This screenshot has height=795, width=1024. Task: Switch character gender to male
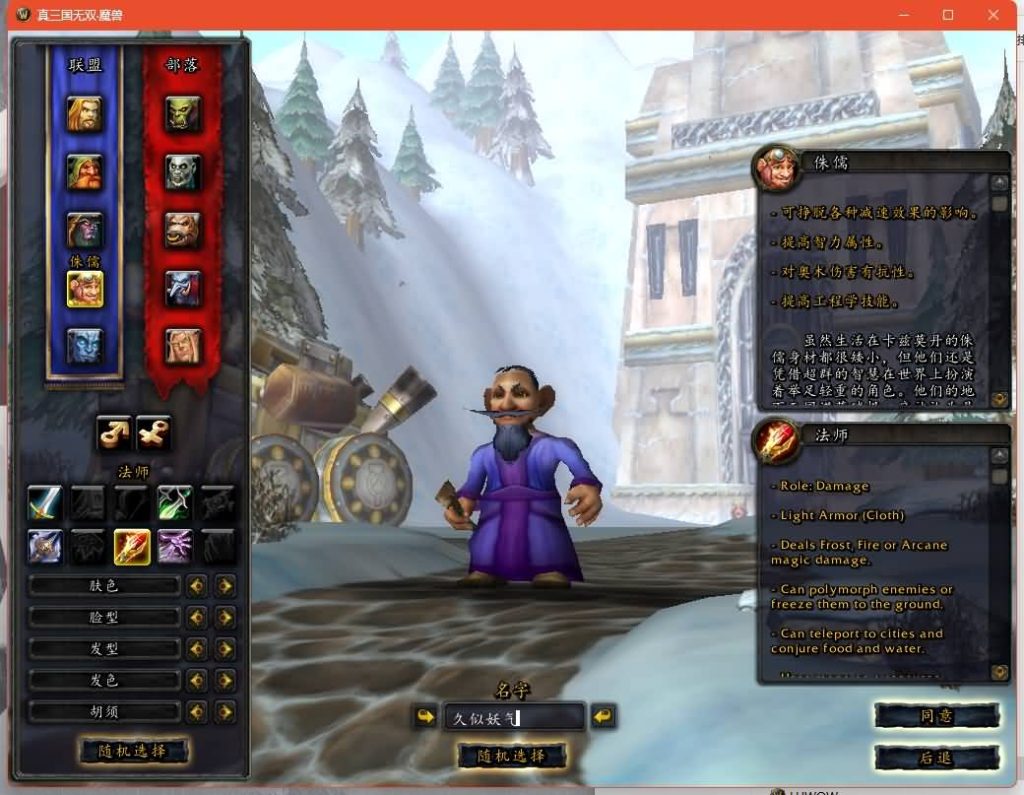[x=114, y=433]
